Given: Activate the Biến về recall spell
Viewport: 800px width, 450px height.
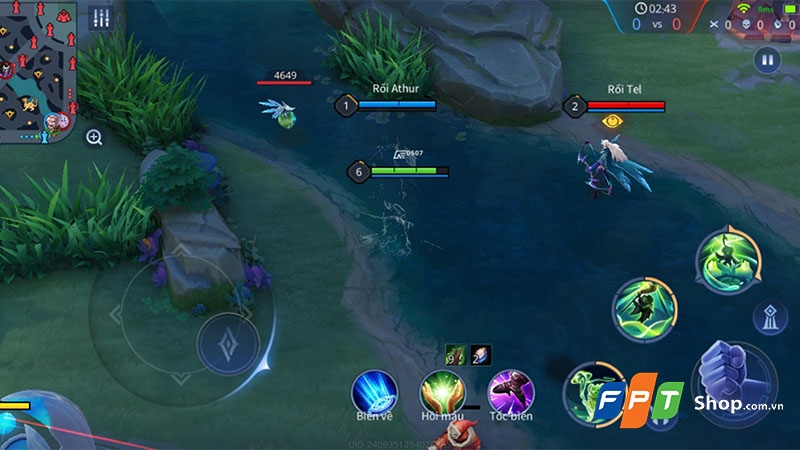Looking at the screenshot, I should click(x=375, y=391).
